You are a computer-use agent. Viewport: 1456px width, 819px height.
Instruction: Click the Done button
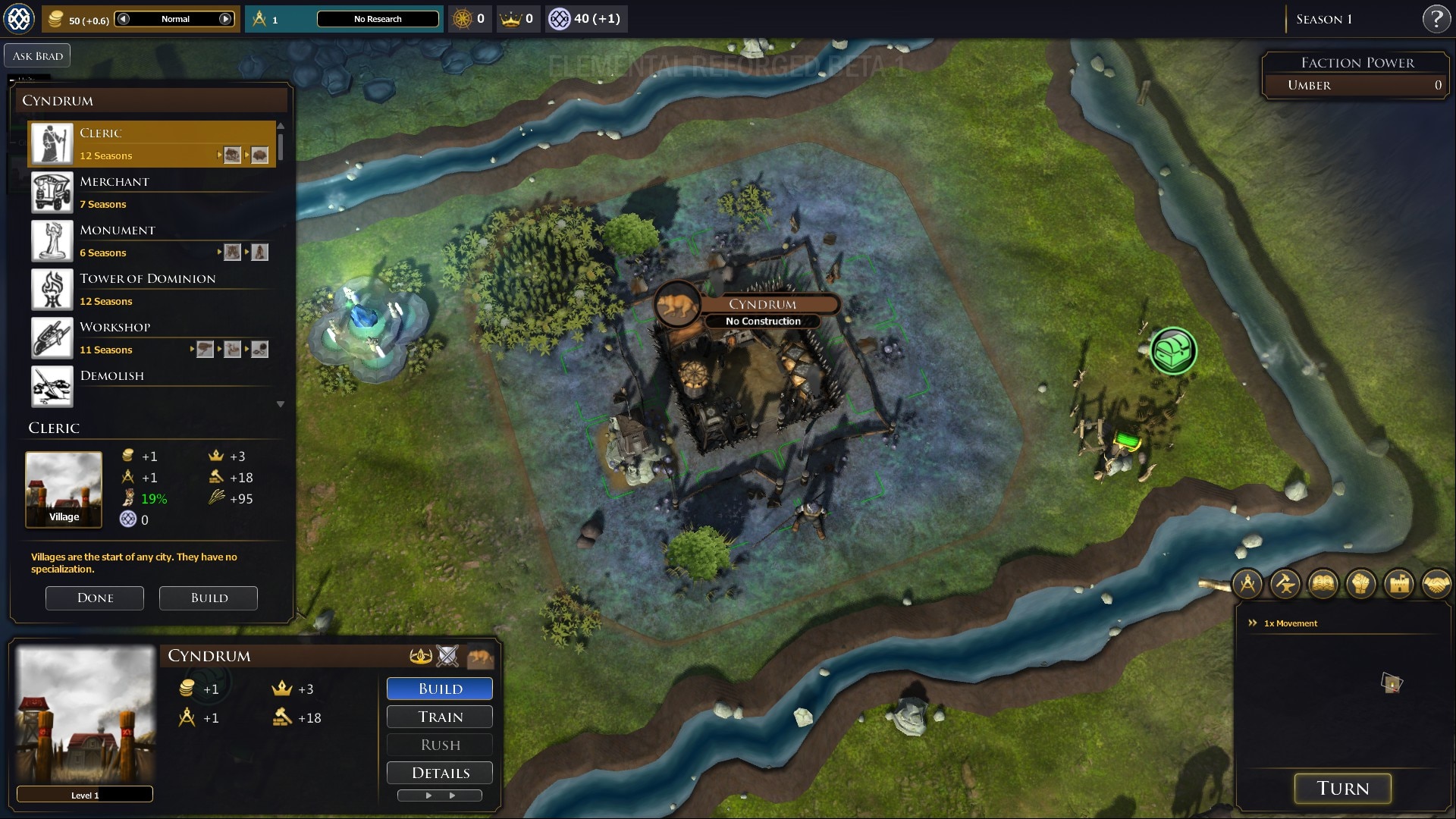tap(95, 598)
